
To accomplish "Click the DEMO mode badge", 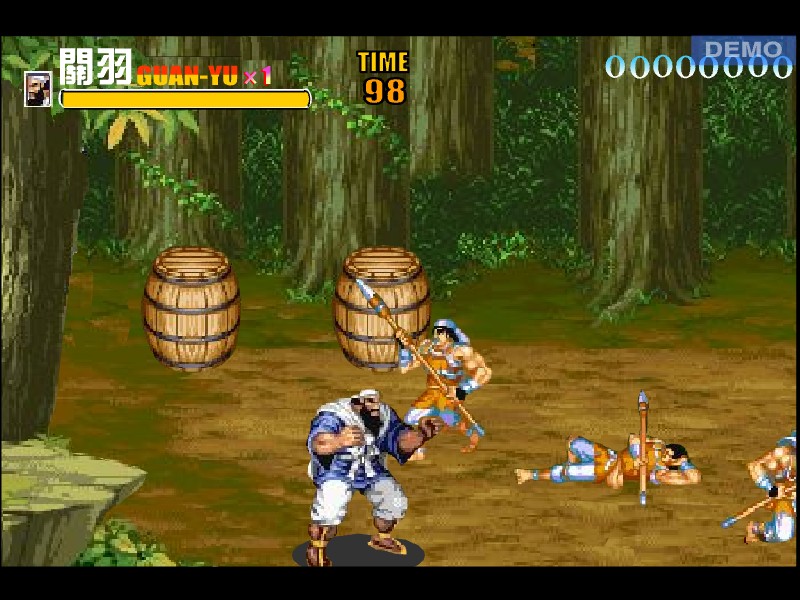I will tap(742, 49).
